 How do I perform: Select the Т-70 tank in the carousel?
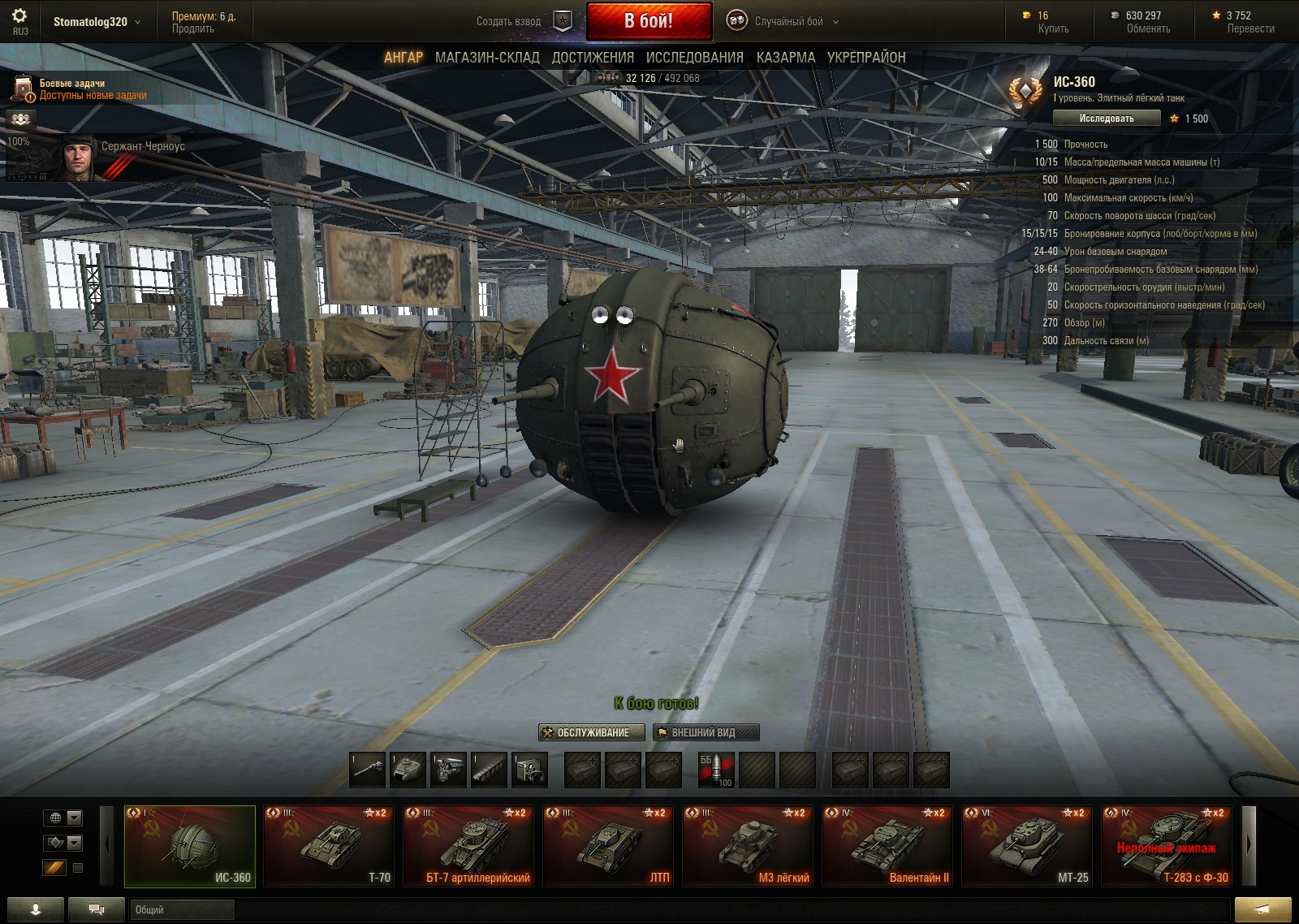[329, 846]
